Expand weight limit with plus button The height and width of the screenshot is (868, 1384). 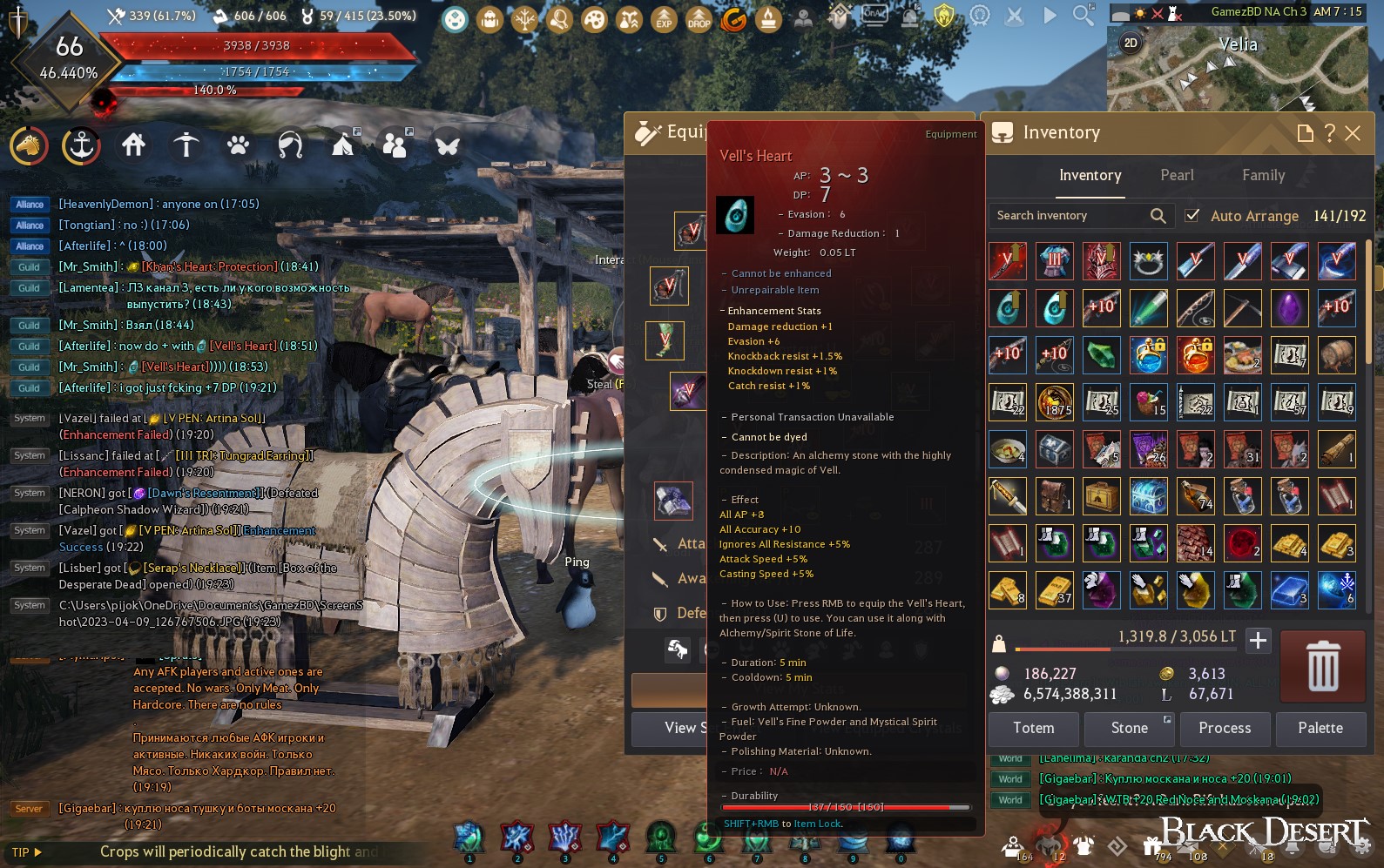point(1258,642)
